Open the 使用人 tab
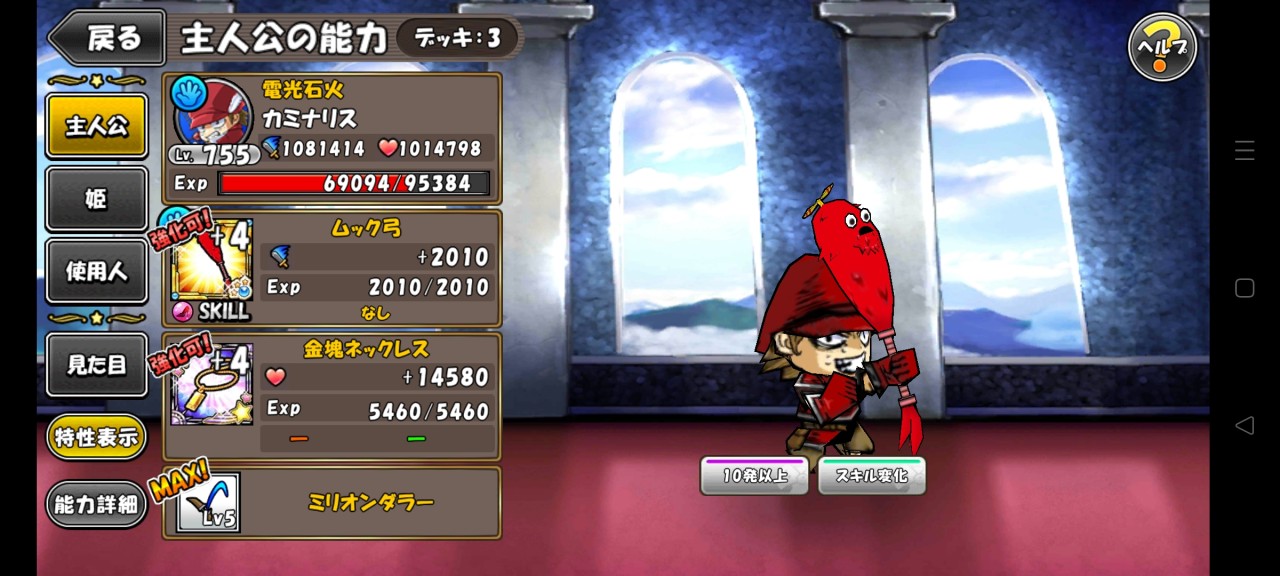This screenshot has width=1280, height=576. [97, 271]
